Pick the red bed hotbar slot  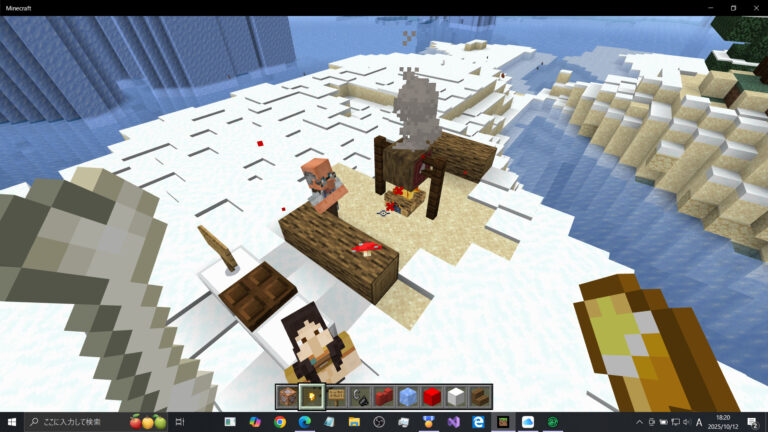pos(384,397)
